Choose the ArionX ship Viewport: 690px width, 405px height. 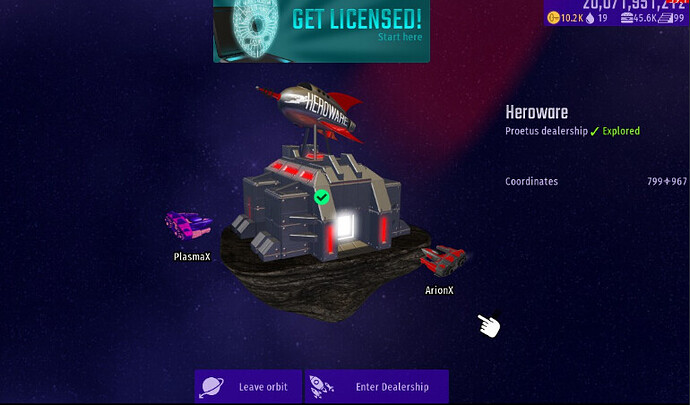click(x=441, y=260)
